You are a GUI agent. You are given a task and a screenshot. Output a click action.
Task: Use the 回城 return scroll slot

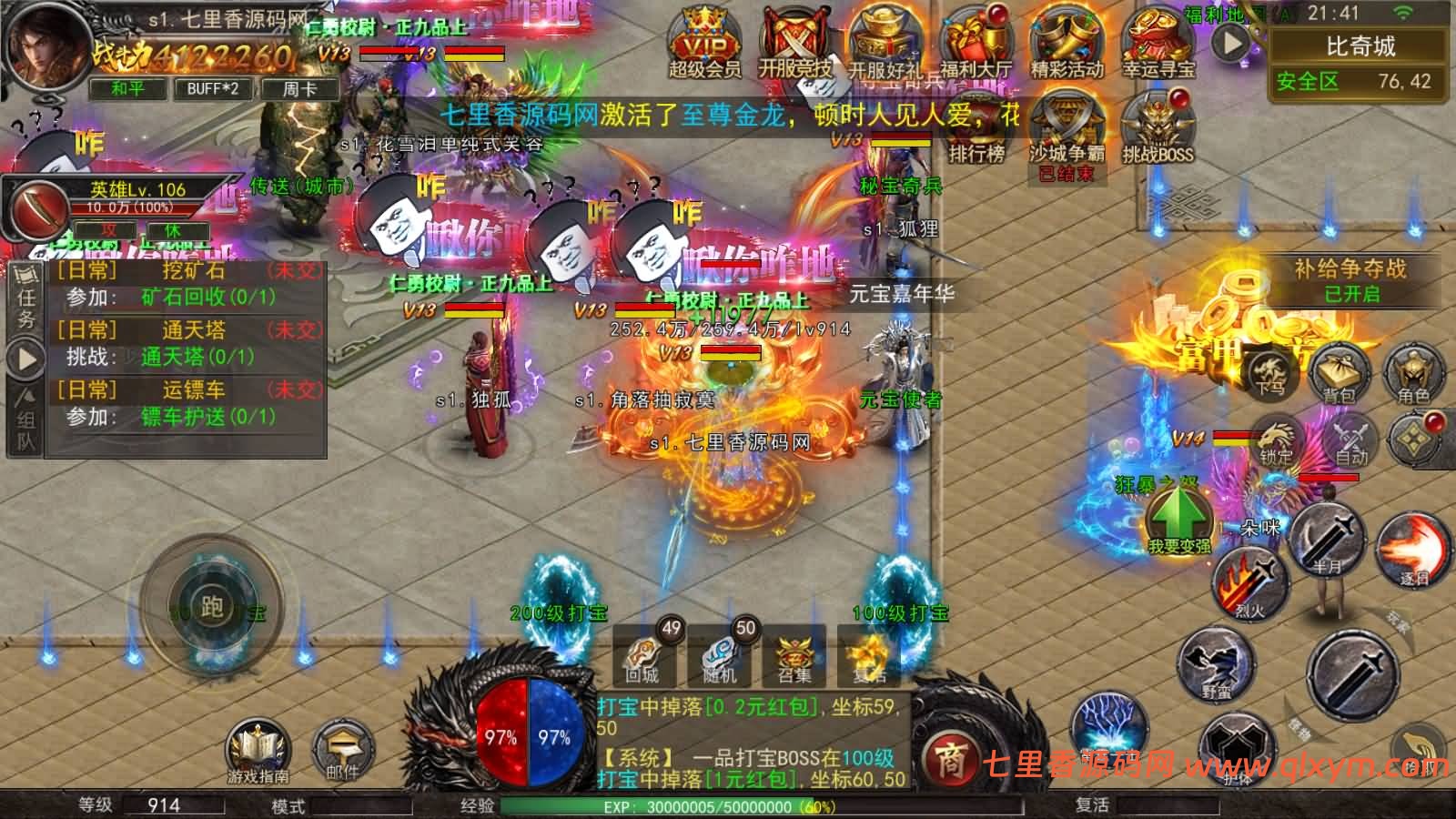click(x=642, y=657)
